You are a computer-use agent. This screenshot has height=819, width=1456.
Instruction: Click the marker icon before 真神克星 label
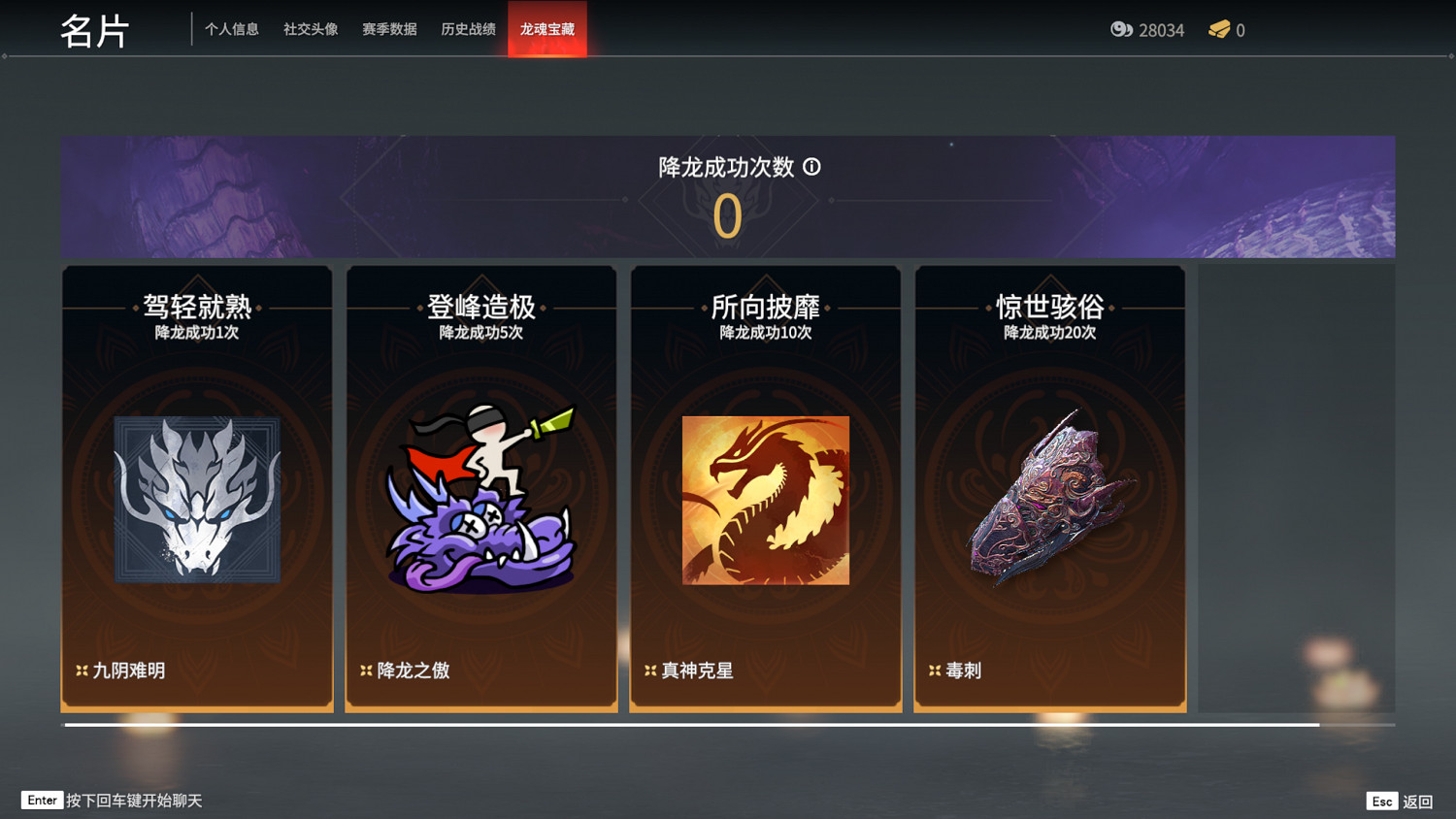[x=650, y=670]
